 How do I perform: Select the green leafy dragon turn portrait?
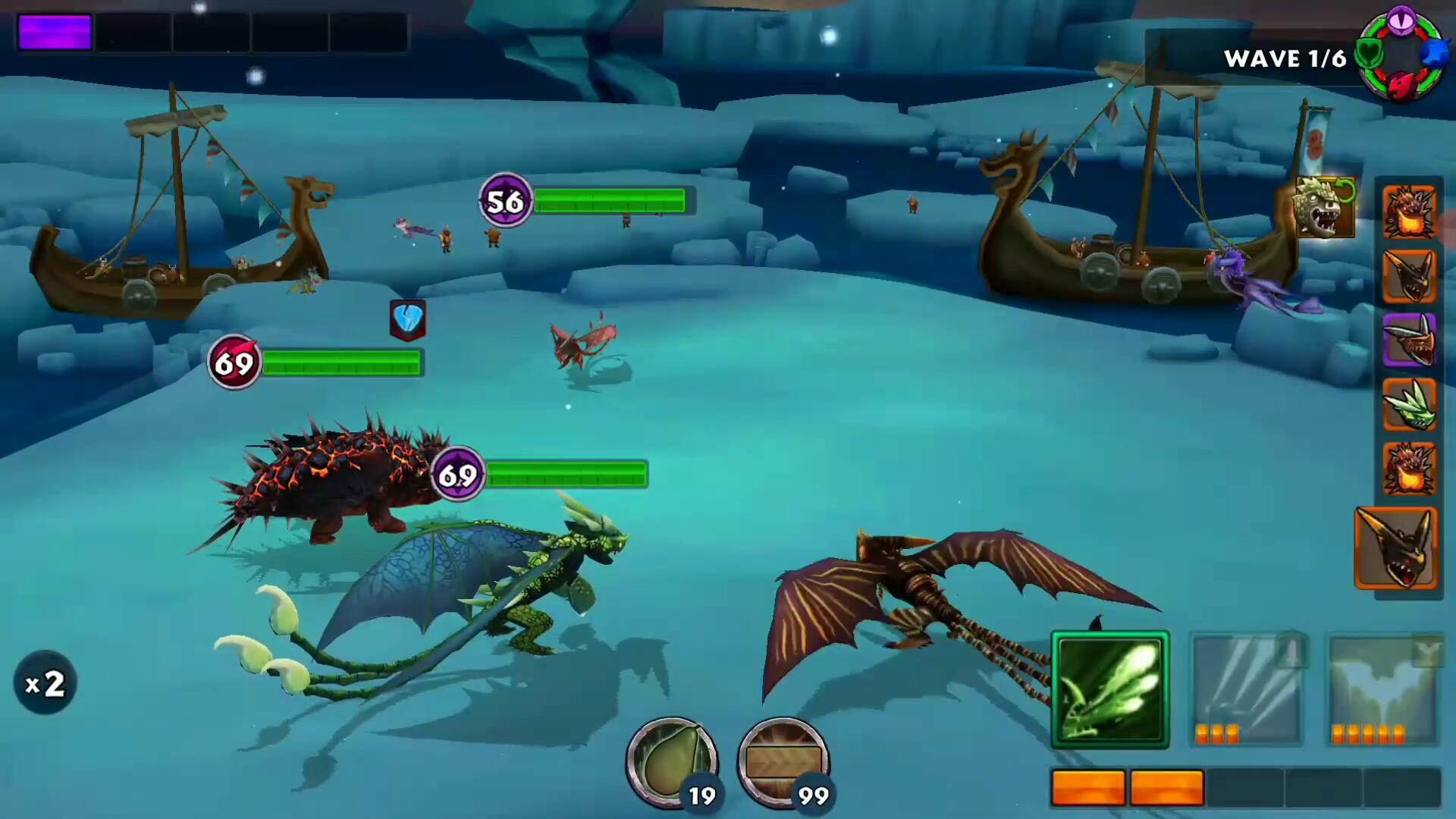[x=1409, y=405]
